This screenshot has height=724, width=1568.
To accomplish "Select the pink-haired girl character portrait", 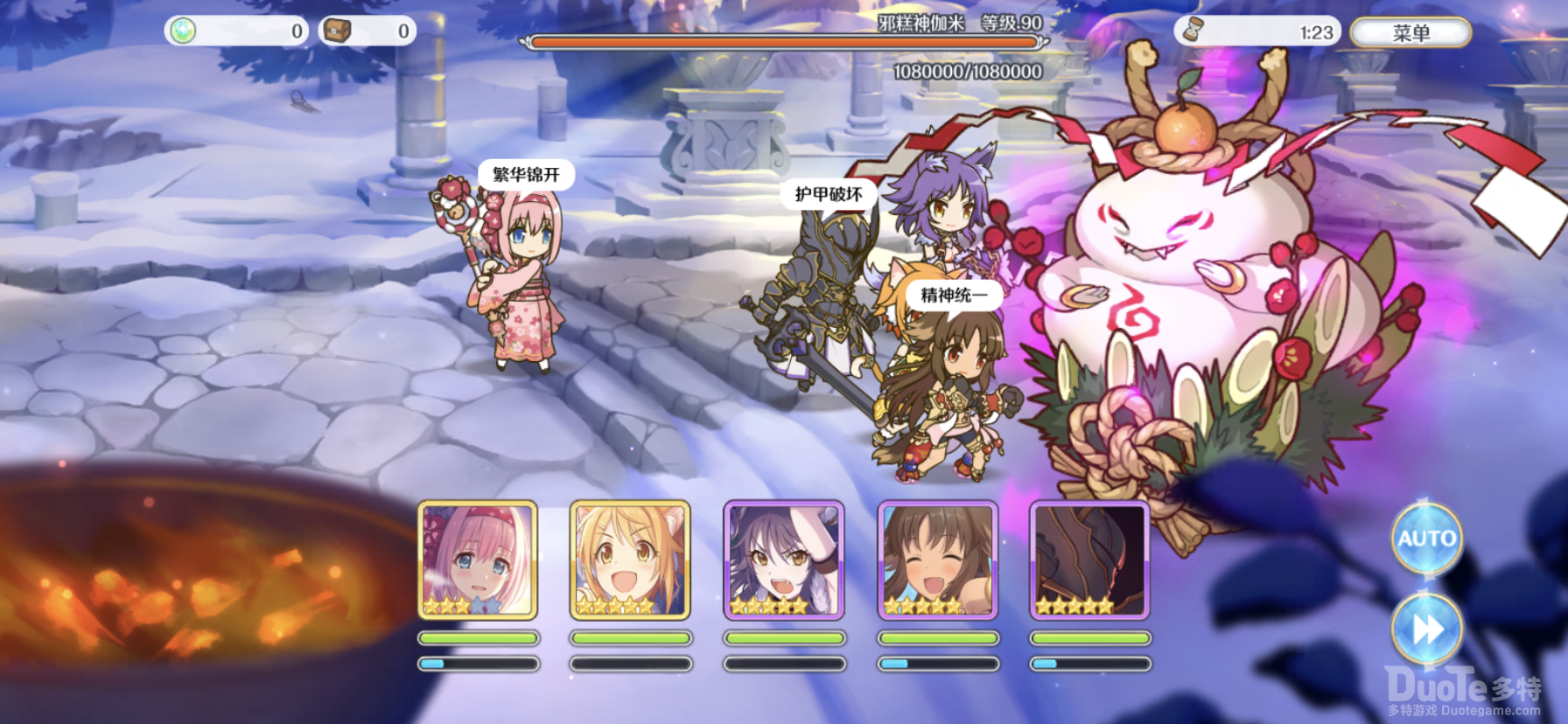I will [478, 560].
